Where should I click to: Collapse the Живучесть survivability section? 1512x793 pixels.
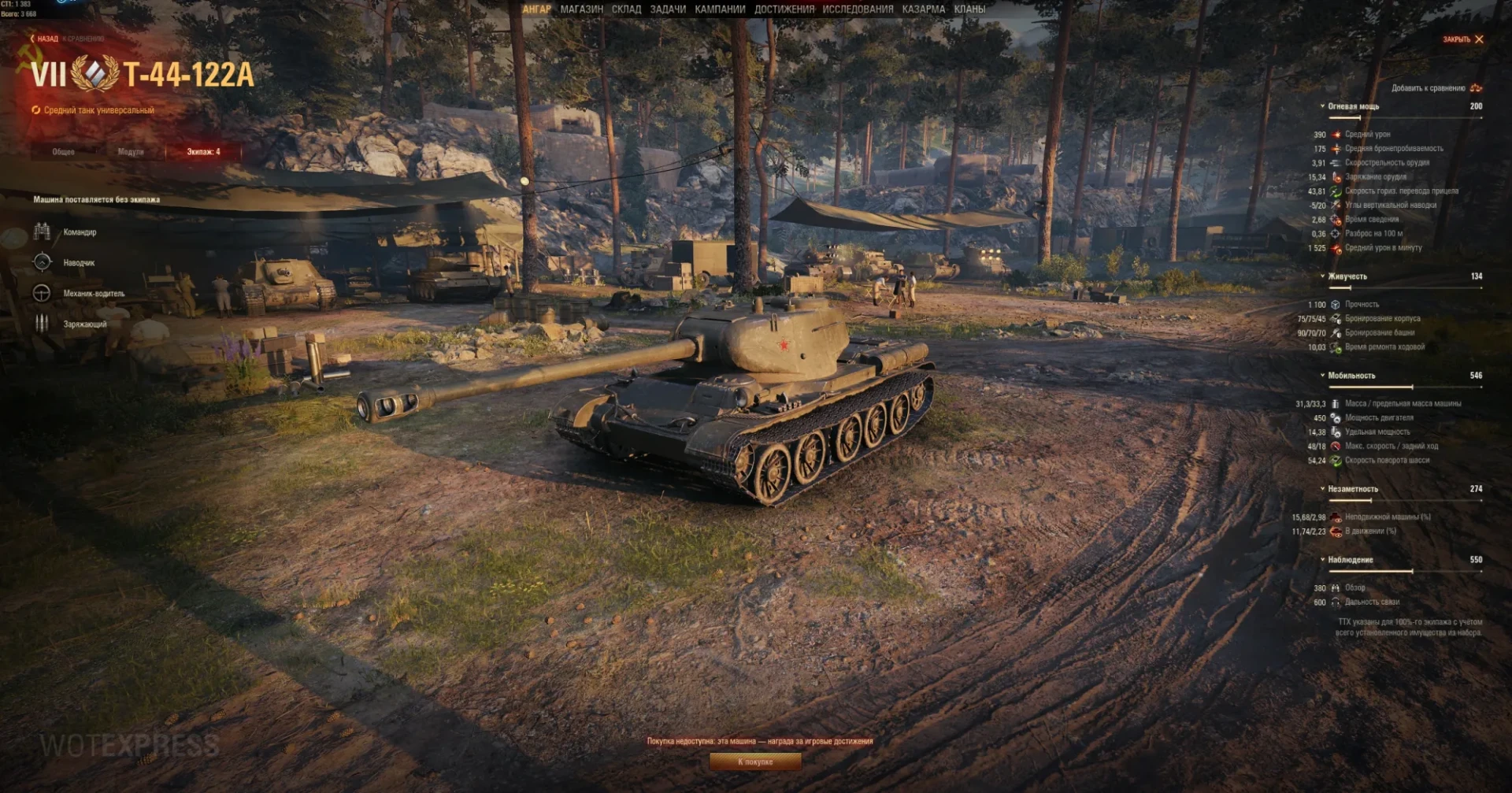[x=1347, y=276]
